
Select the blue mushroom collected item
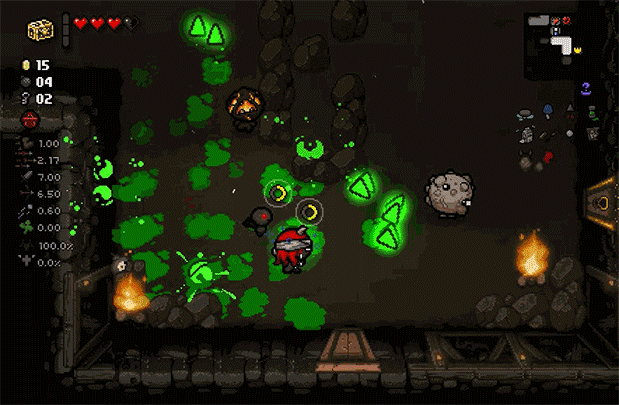click(548, 109)
